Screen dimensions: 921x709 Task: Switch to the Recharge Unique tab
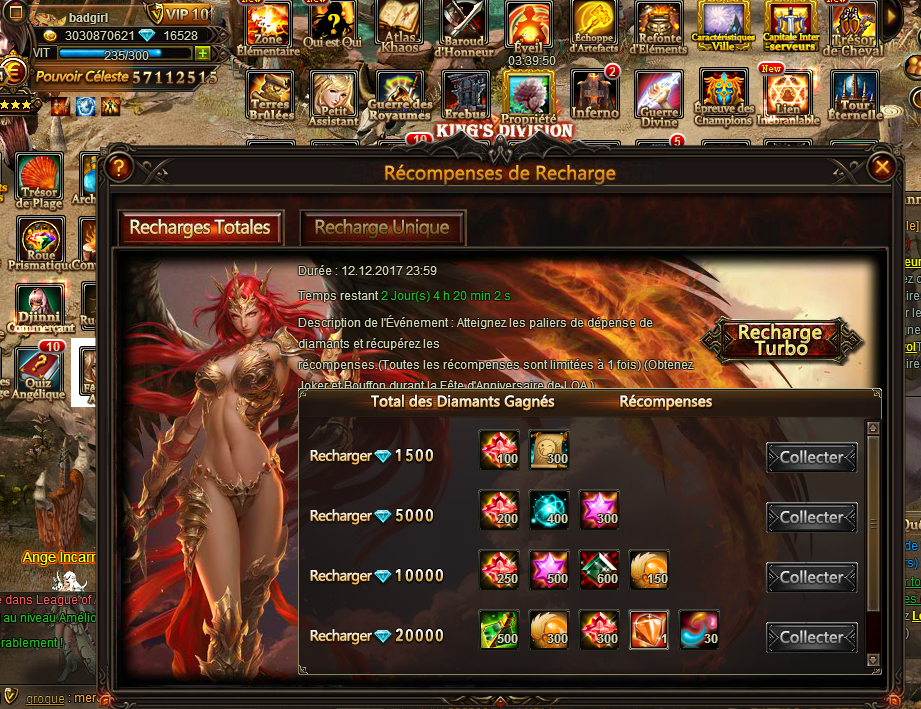pos(381,228)
